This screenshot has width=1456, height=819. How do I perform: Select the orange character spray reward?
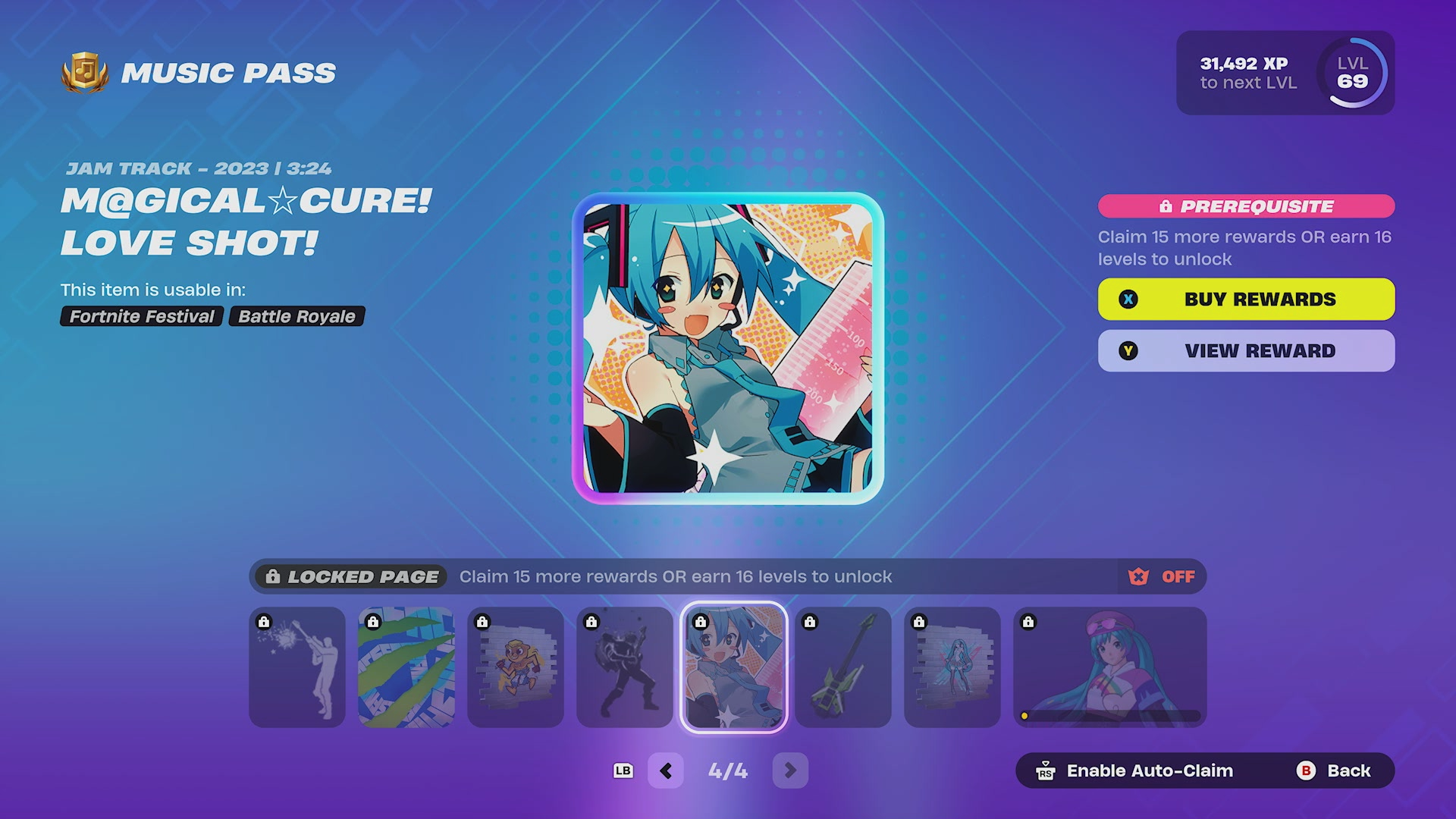[x=516, y=667]
